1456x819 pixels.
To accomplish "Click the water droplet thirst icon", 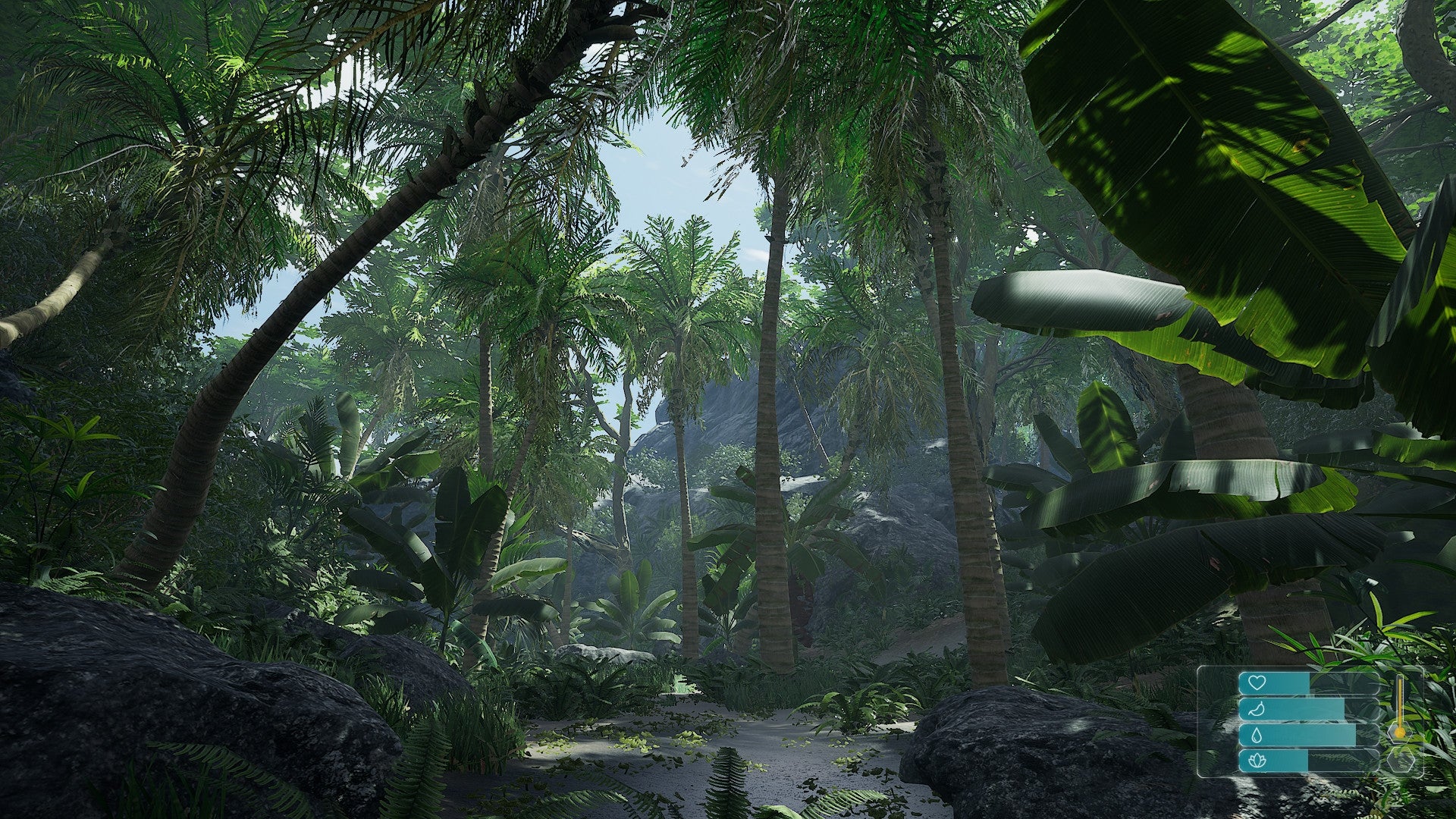I will pyautogui.click(x=1257, y=736).
